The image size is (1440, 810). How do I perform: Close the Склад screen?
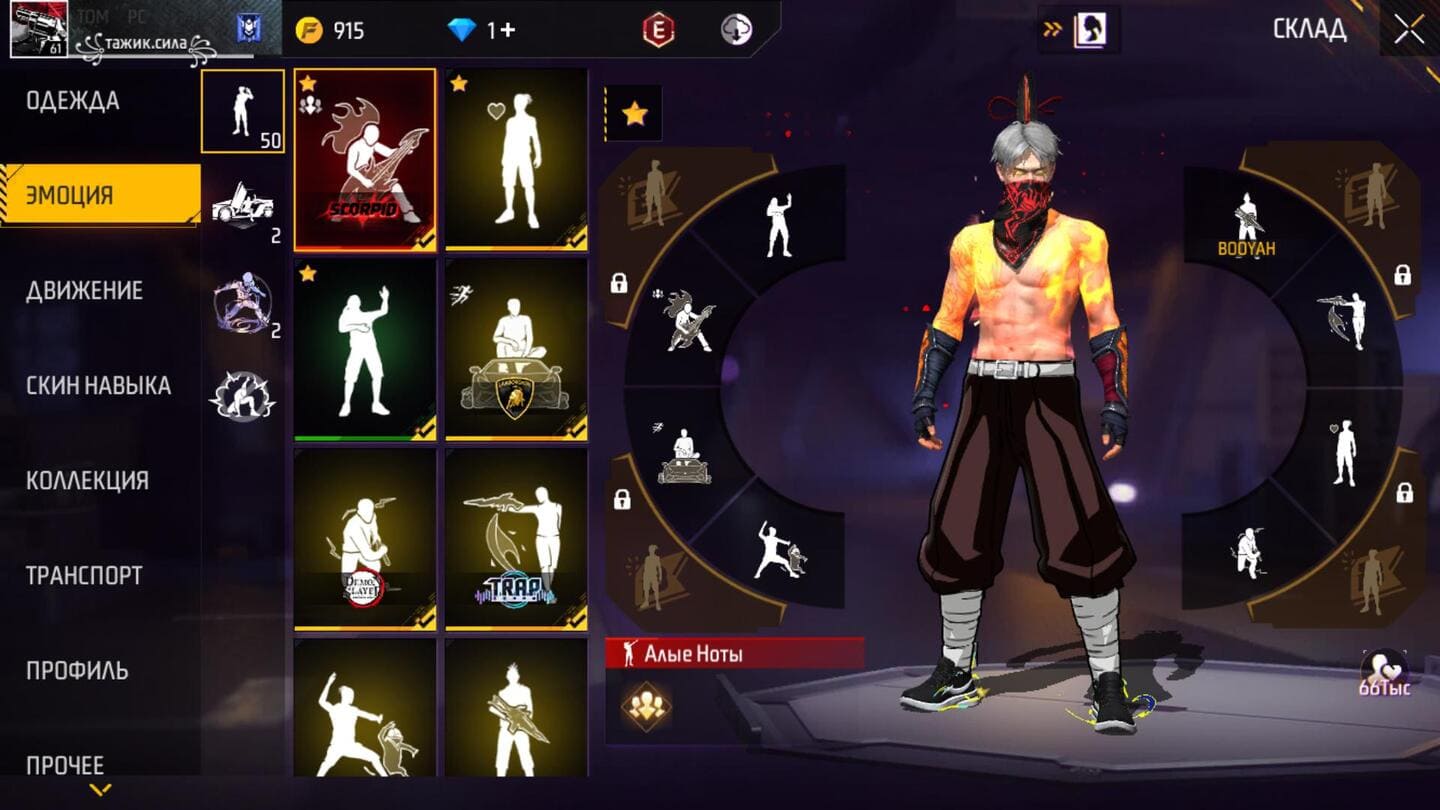point(1409,29)
